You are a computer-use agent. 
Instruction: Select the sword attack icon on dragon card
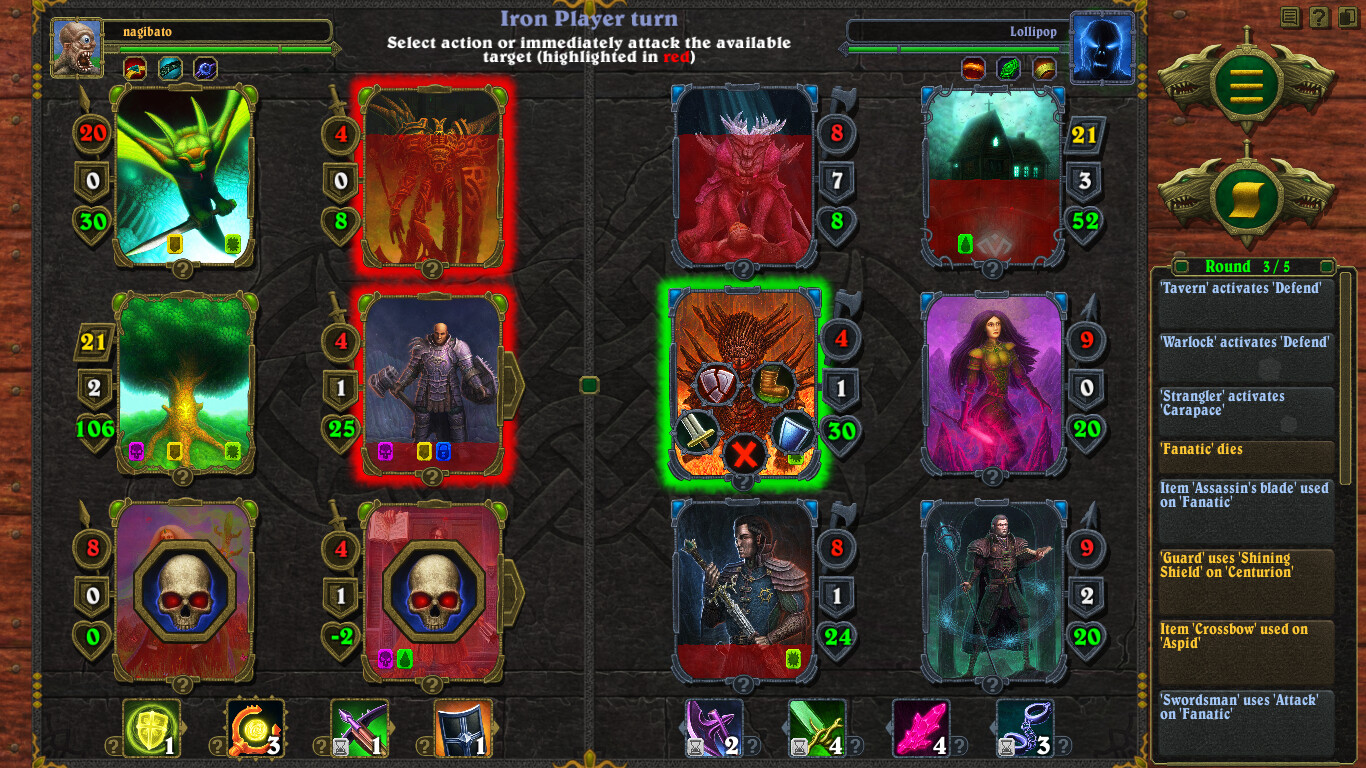coord(697,432)
